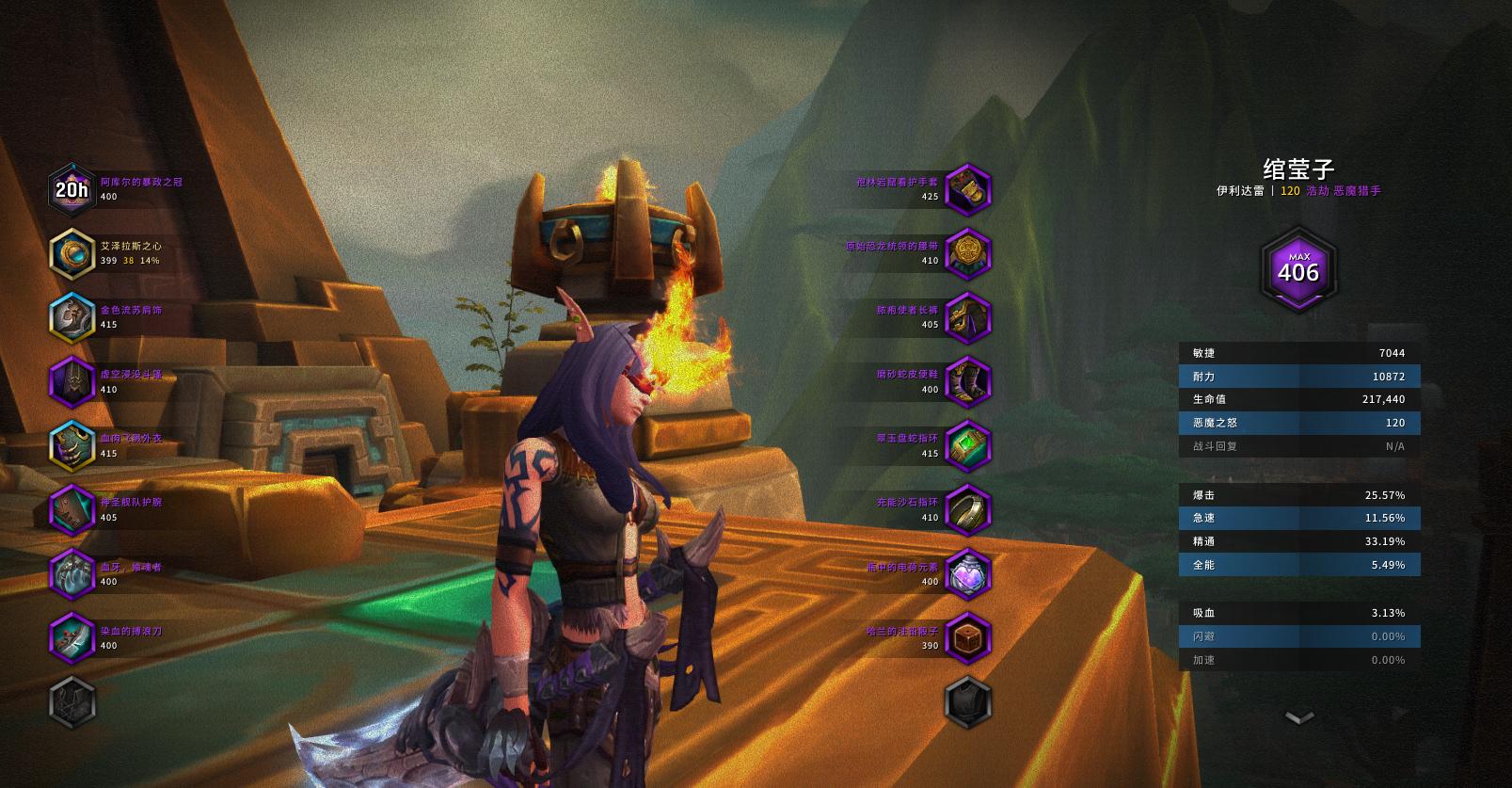Click the MAX 406 item level badge

(1298, 269)
